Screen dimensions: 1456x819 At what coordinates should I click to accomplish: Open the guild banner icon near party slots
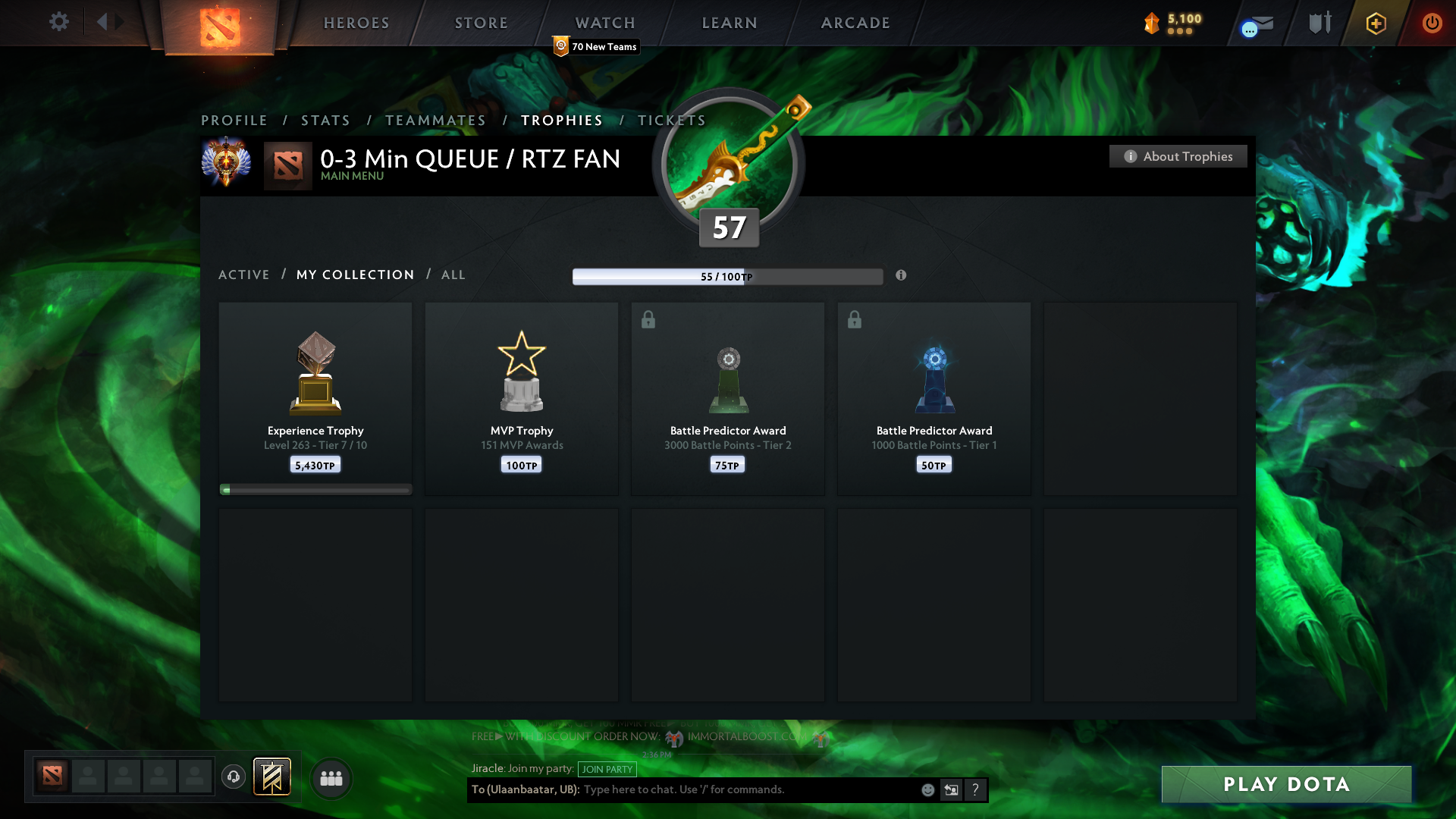tap(272, 777)
